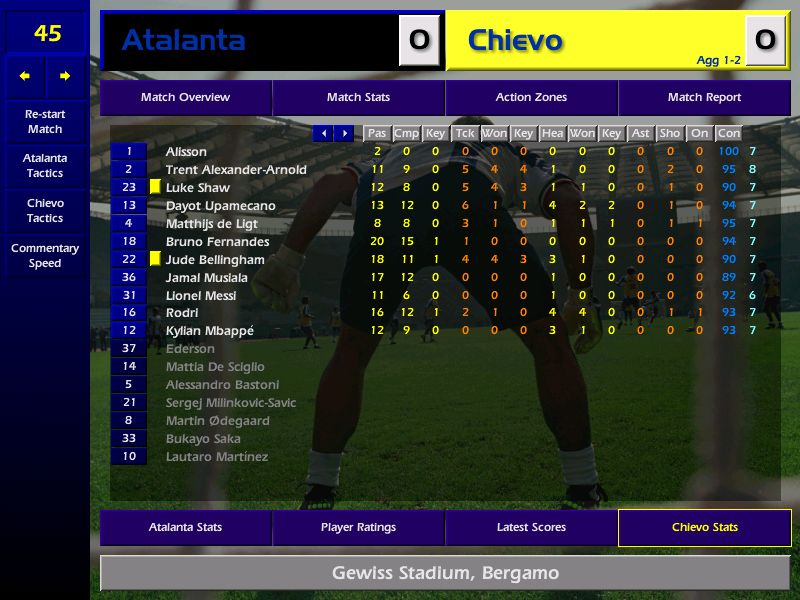The height and width of the screenshot is (600, 800).
Task: Open the Match Report tab
Action: click(x=704, y=98)
